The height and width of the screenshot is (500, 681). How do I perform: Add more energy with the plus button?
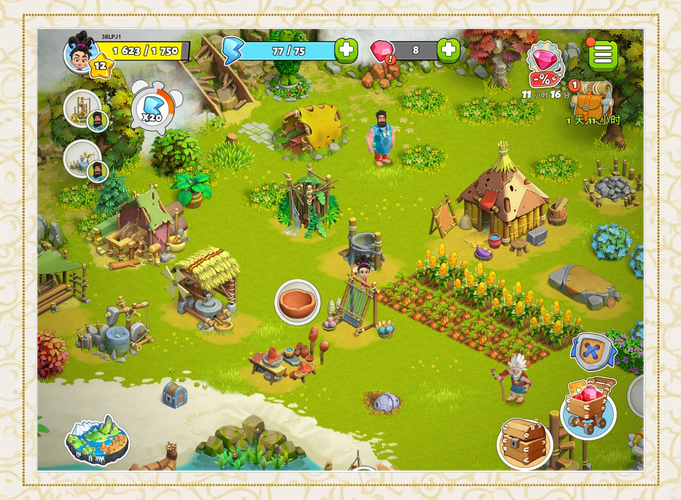pyautogui.click(x=346, y=49)
